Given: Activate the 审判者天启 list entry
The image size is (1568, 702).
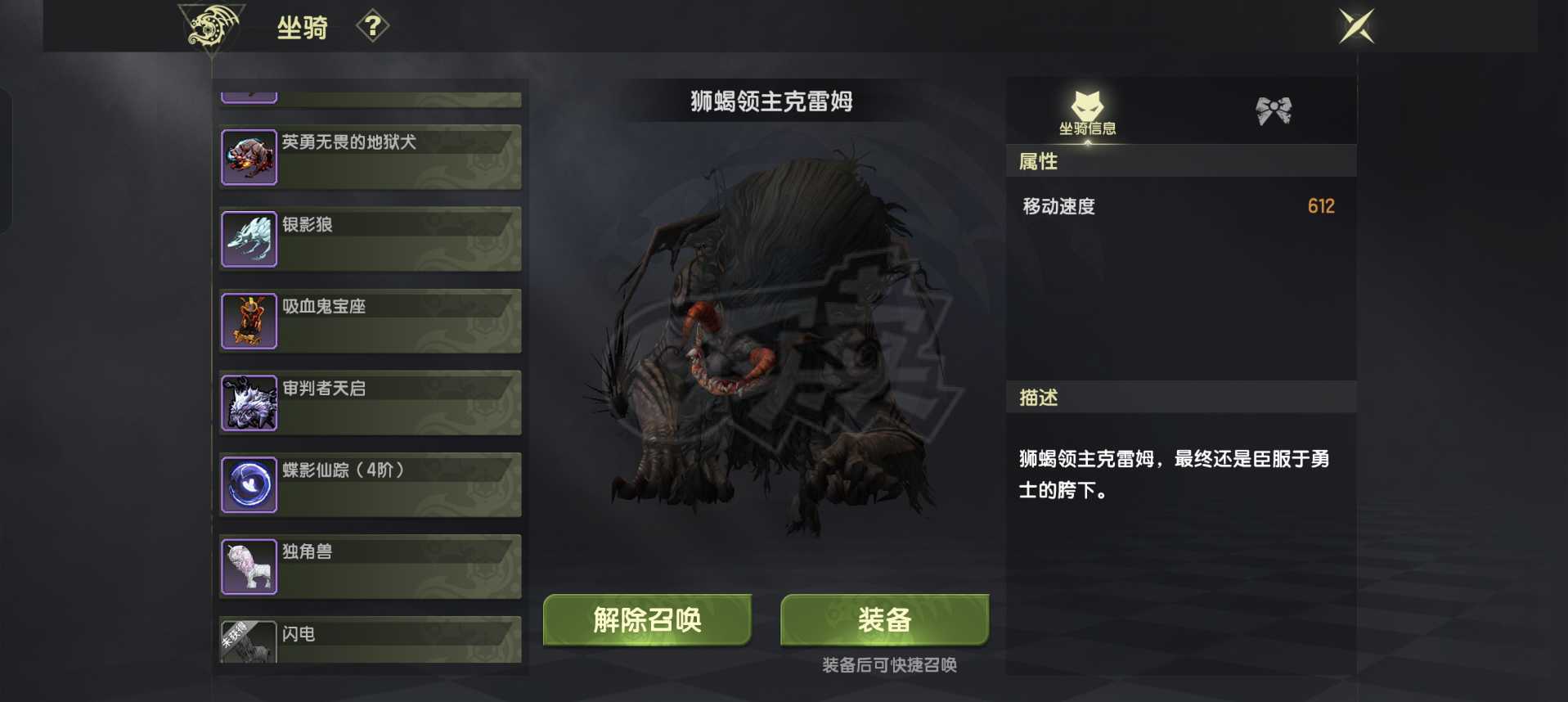Looking at the screenshot, I should (368, 402).
